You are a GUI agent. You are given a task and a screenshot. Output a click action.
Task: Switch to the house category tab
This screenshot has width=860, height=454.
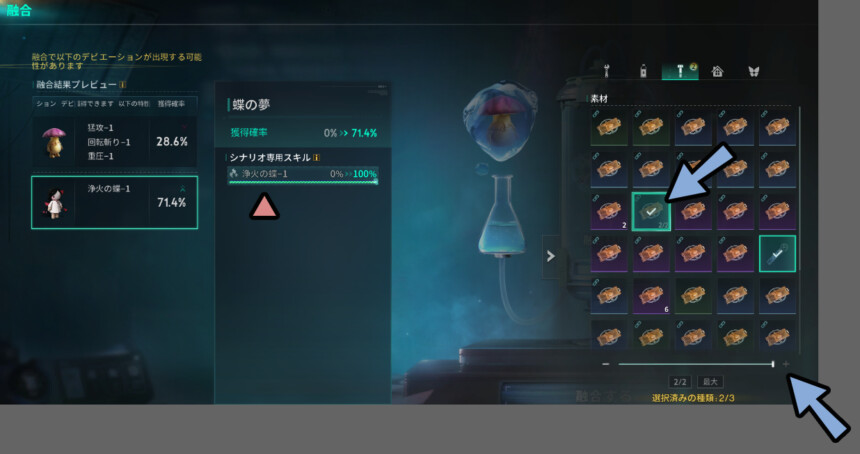click(717, 71)
